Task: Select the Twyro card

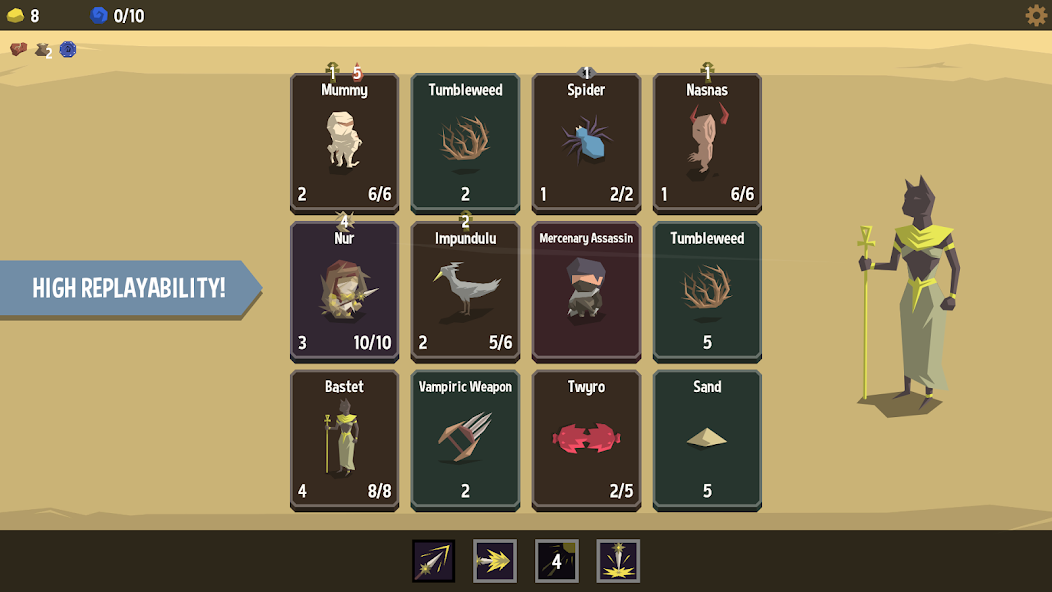Action: (586, 440)
